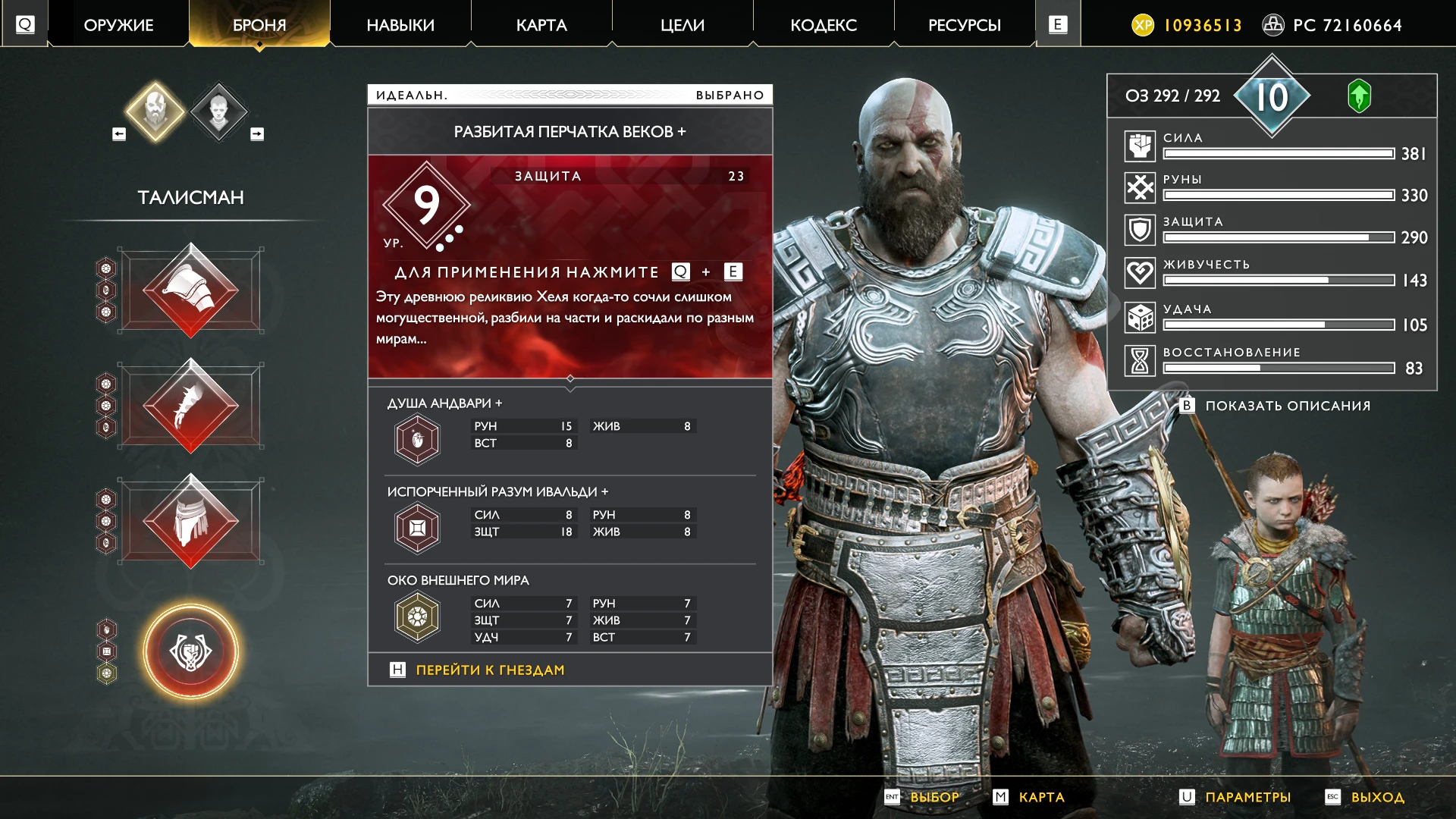Click the Руны crossed-axes stat icon
The image size is (1456, 819).
pos(1140,187)
